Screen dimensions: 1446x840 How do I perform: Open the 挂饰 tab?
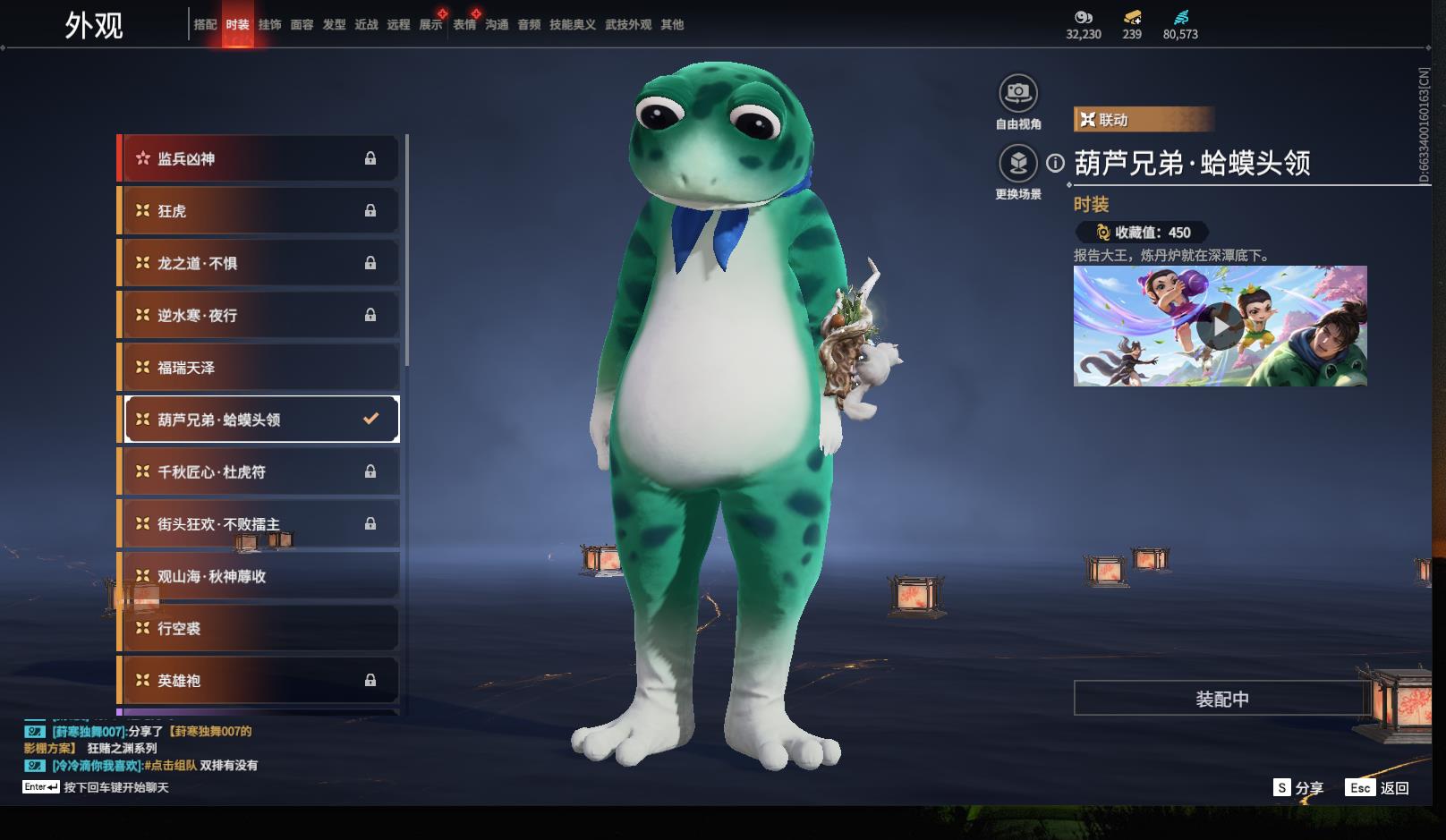coord(269,25)
